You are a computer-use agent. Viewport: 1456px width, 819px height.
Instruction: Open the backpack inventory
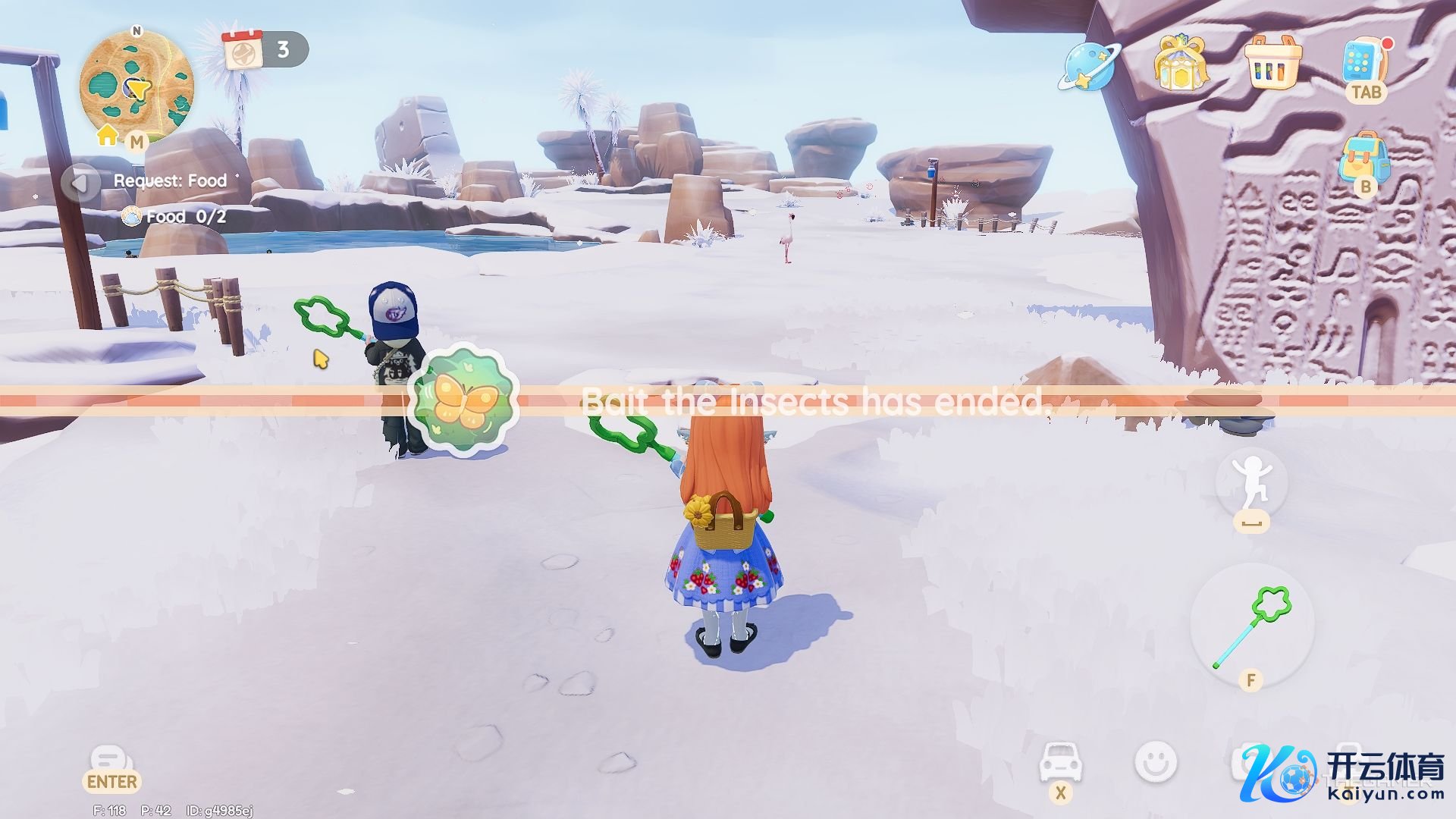(x=1364, y=157)
